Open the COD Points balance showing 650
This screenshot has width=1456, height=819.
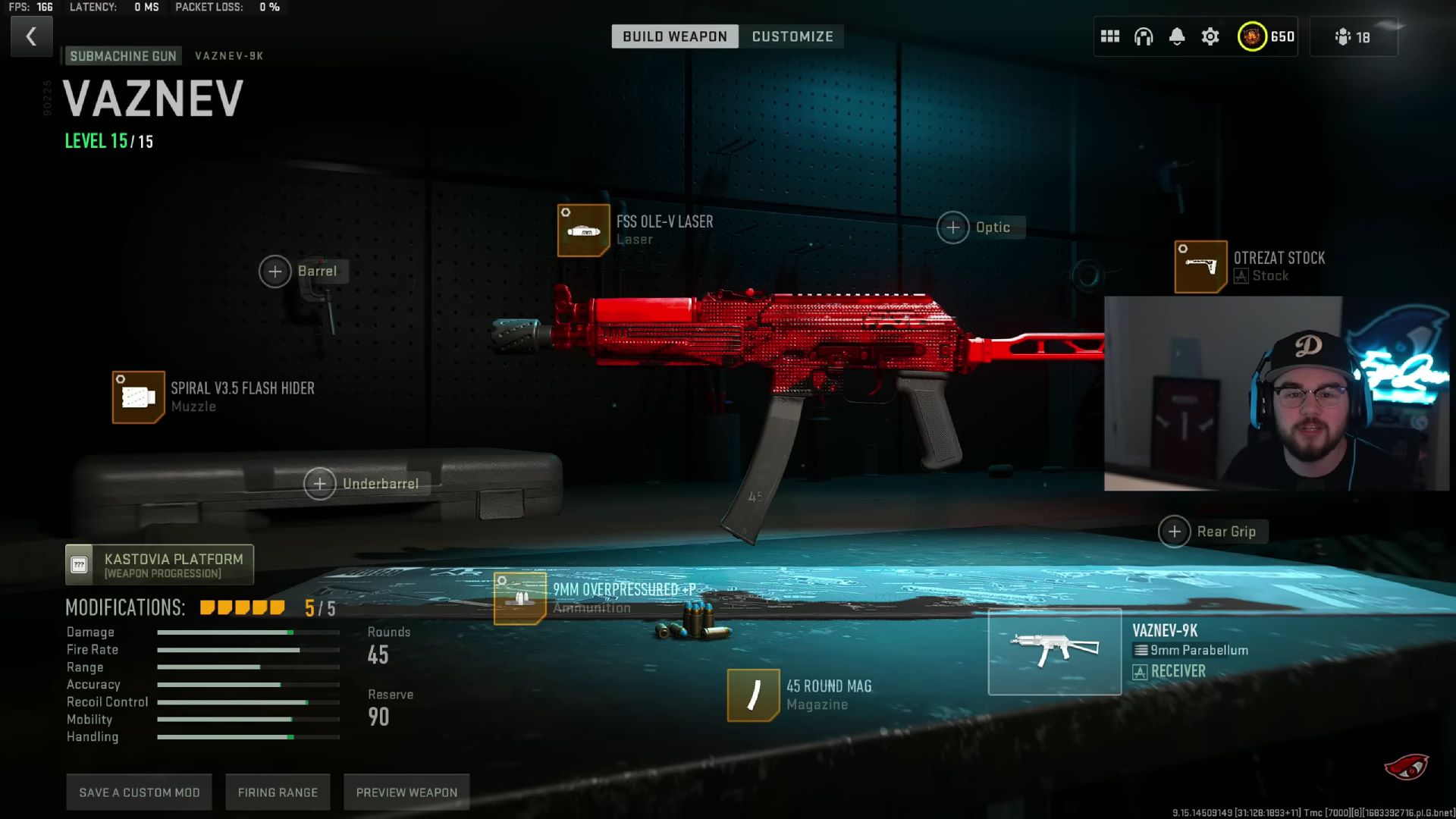[1265, 36]
